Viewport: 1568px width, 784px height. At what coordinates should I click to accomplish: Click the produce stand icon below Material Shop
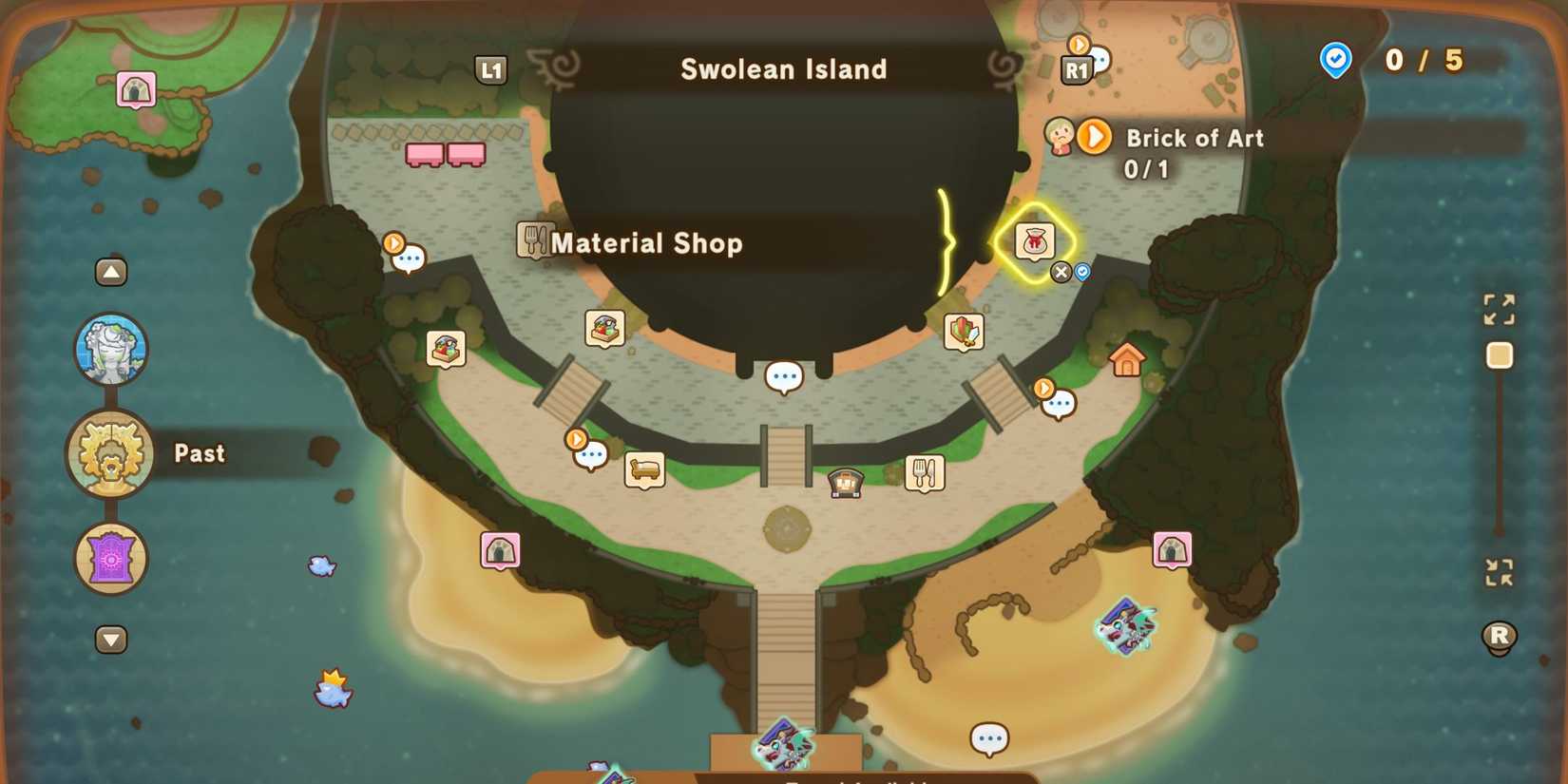pyautogui.click(x=605, y=326)
